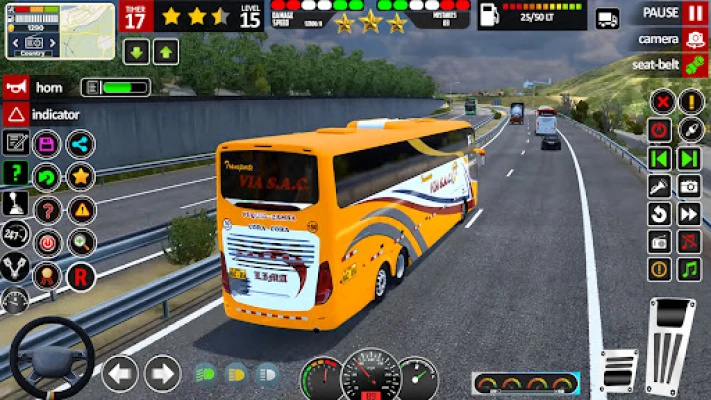Fasten the seat-belt
Viewport: 711px width, 400px height.
click(695, 64)
